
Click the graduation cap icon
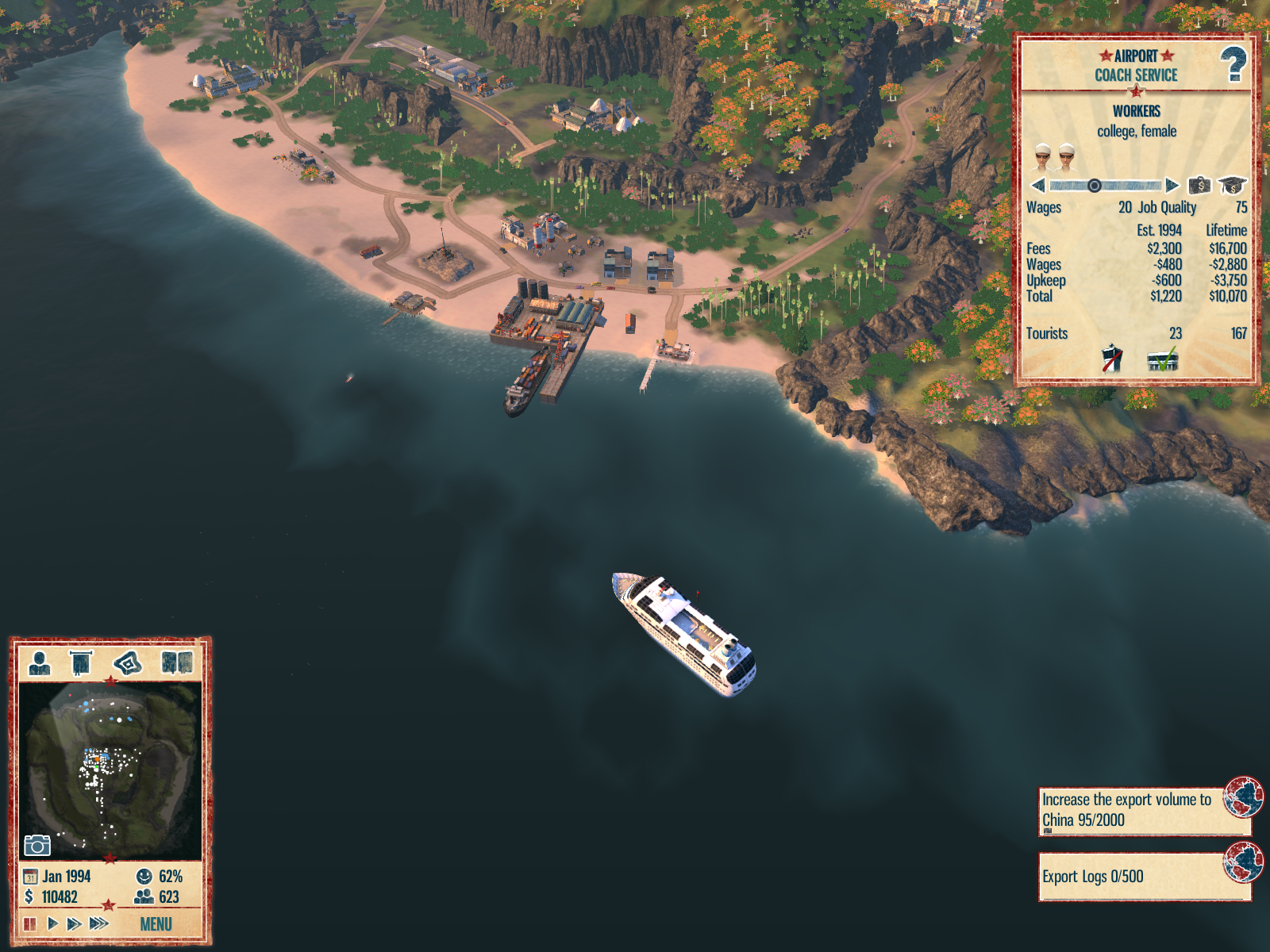[1232, 186]
